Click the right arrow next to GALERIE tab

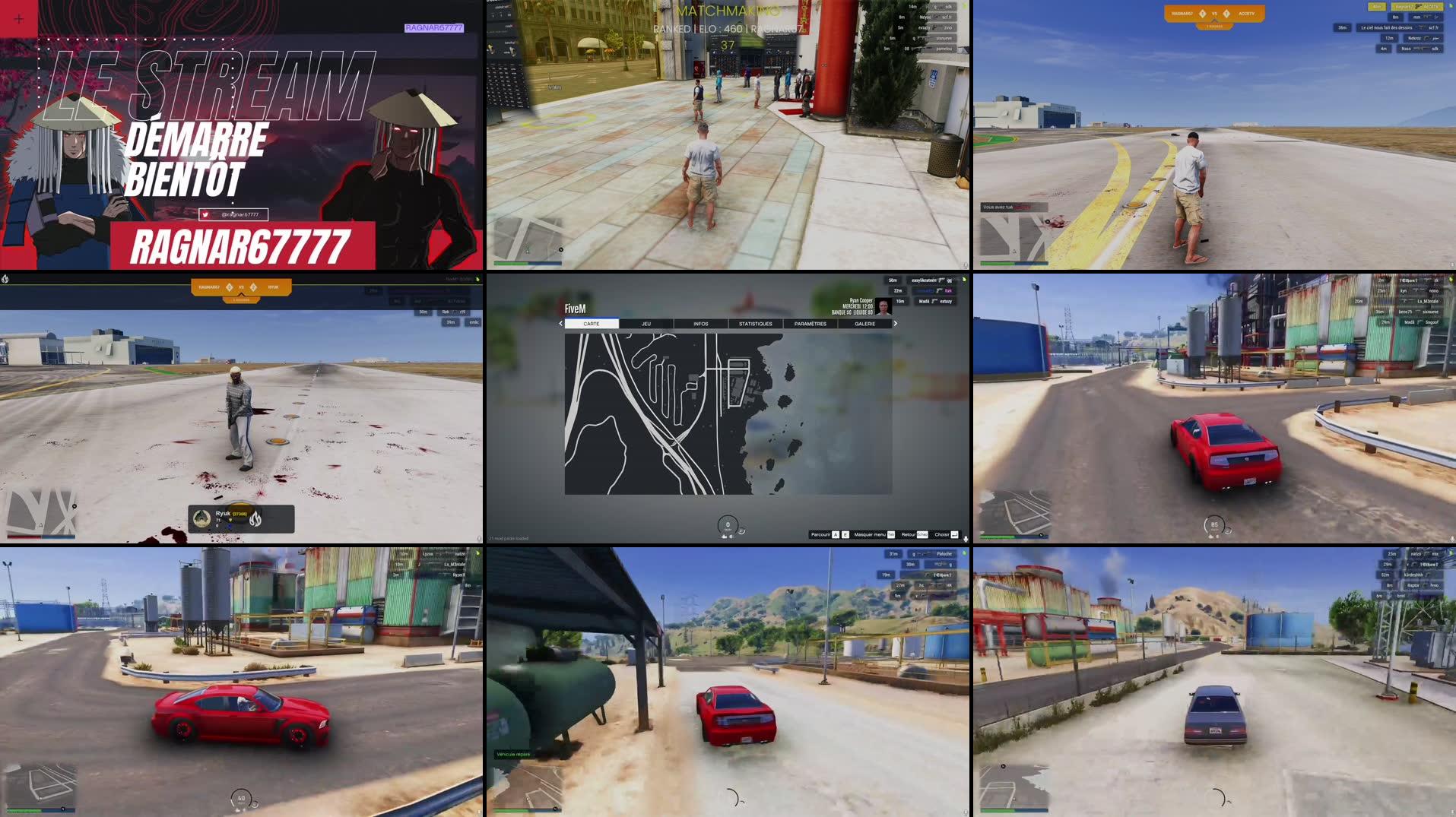click(896, 323)
